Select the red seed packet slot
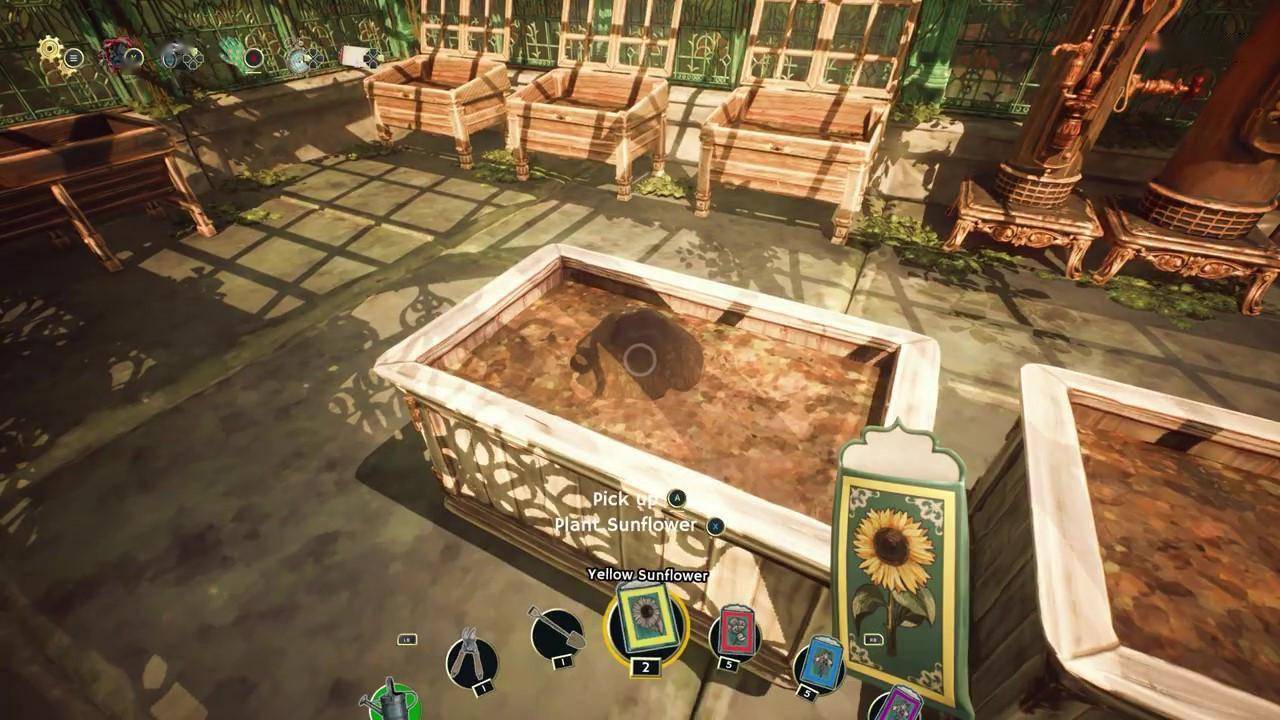Viewport: 1280px width, 720px height. click(734, 632)
